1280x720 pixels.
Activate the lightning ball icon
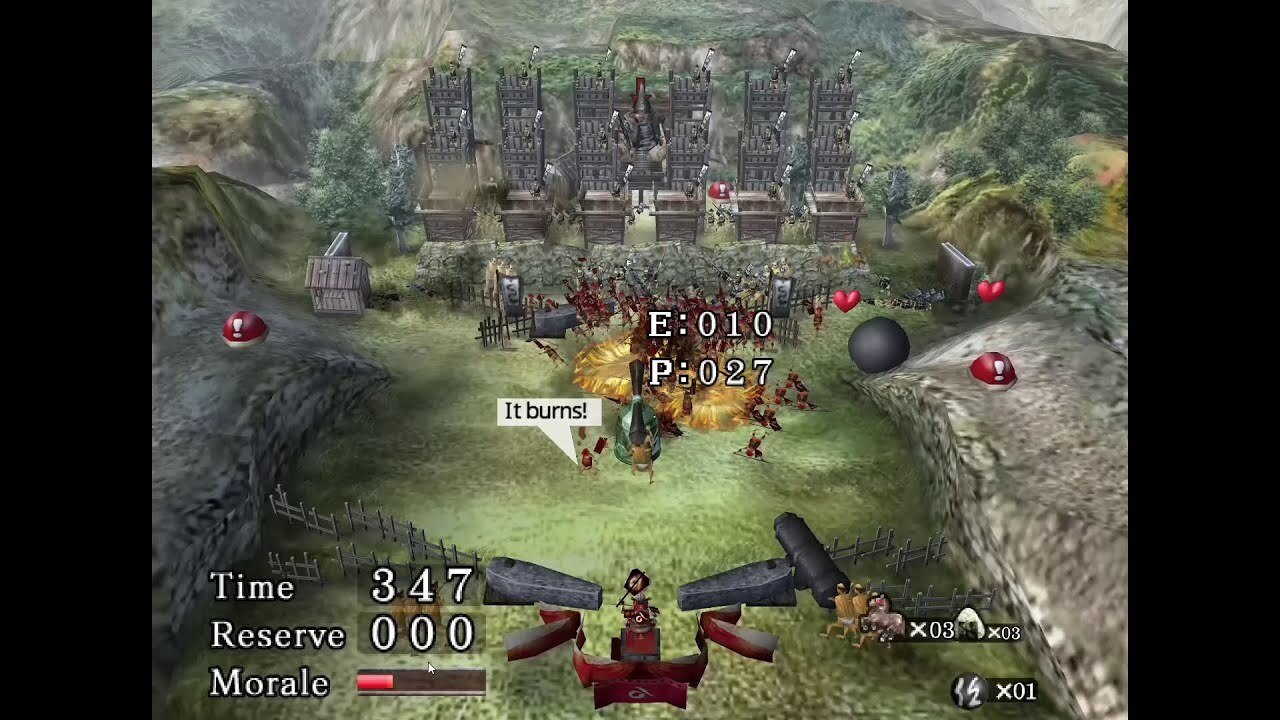tap(968, 690)
